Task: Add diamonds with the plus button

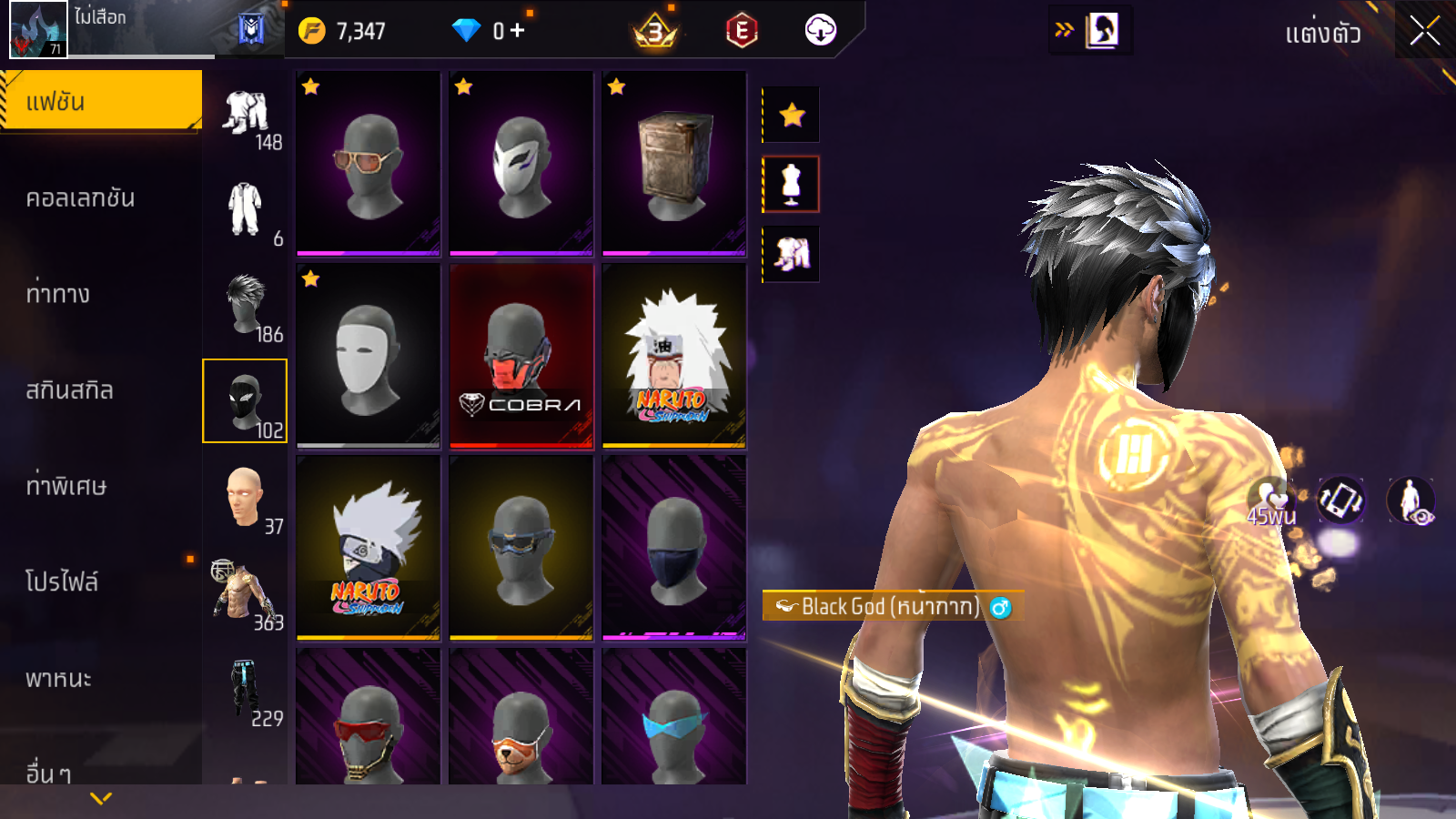Action: pyautogui.click(x=517, y=31)
